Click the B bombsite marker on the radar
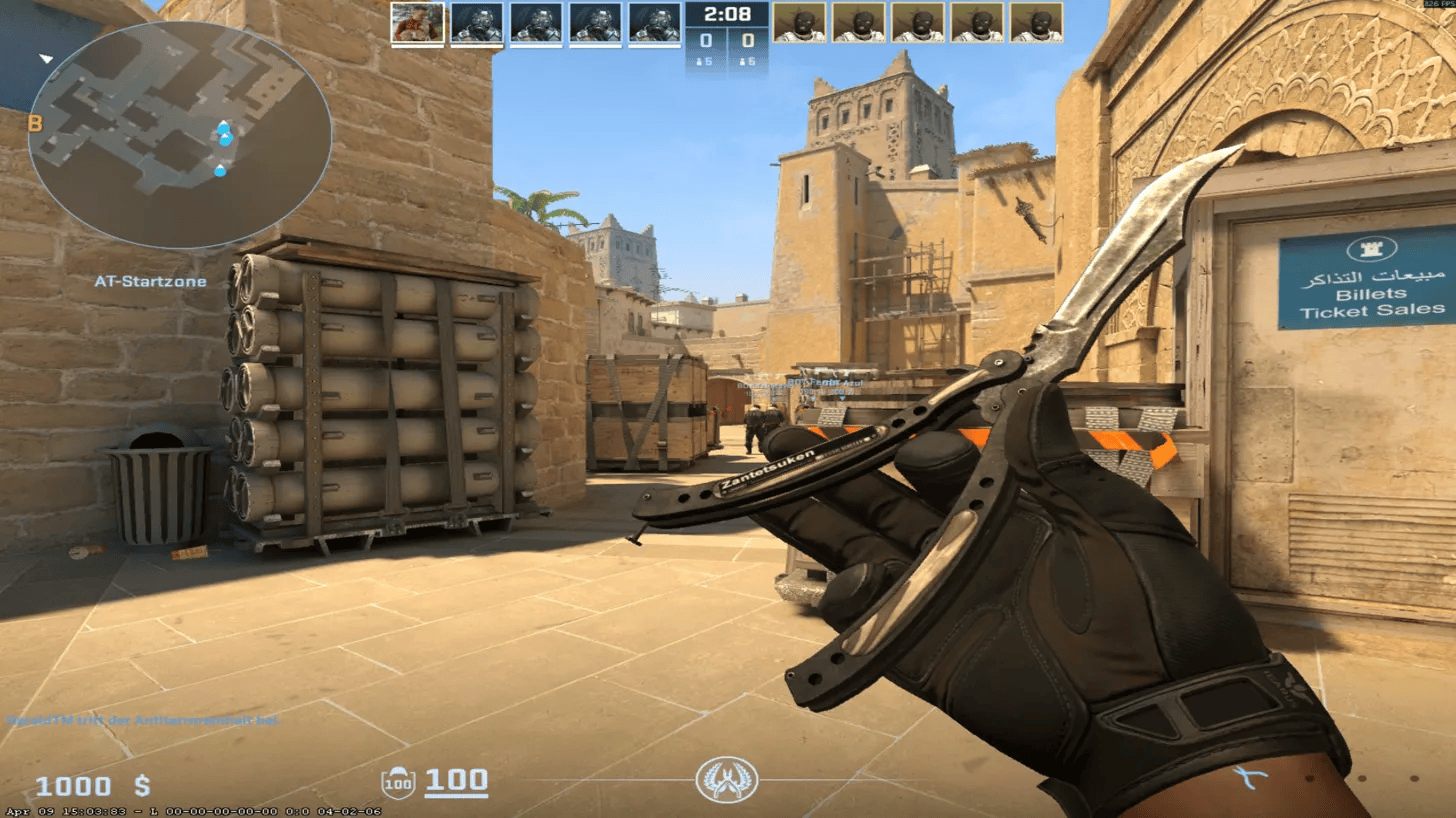The height and width of the screenshot is (818, 1456). click(37, 125)
